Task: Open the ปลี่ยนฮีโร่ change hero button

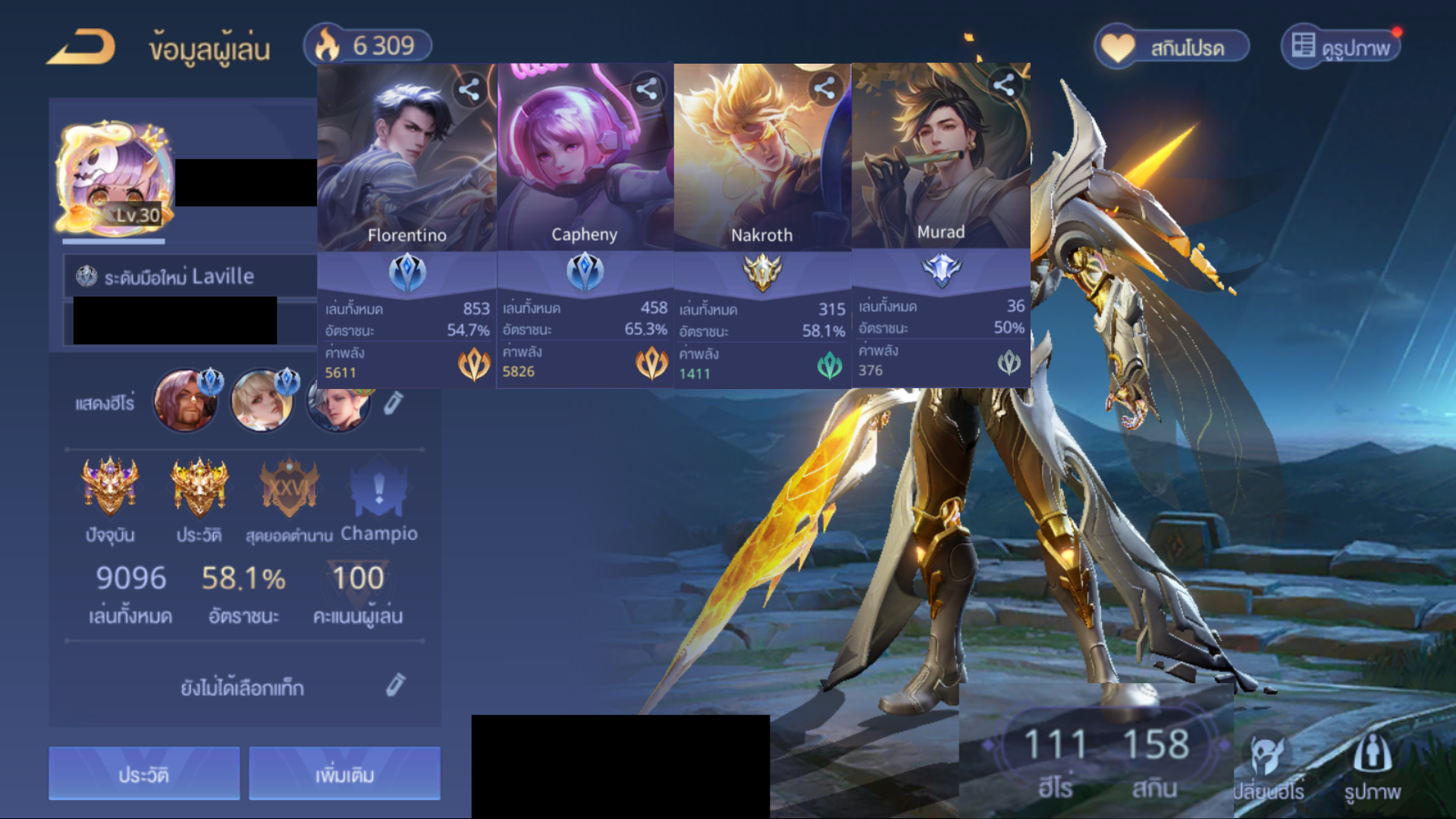Action: coord(1268,767)
